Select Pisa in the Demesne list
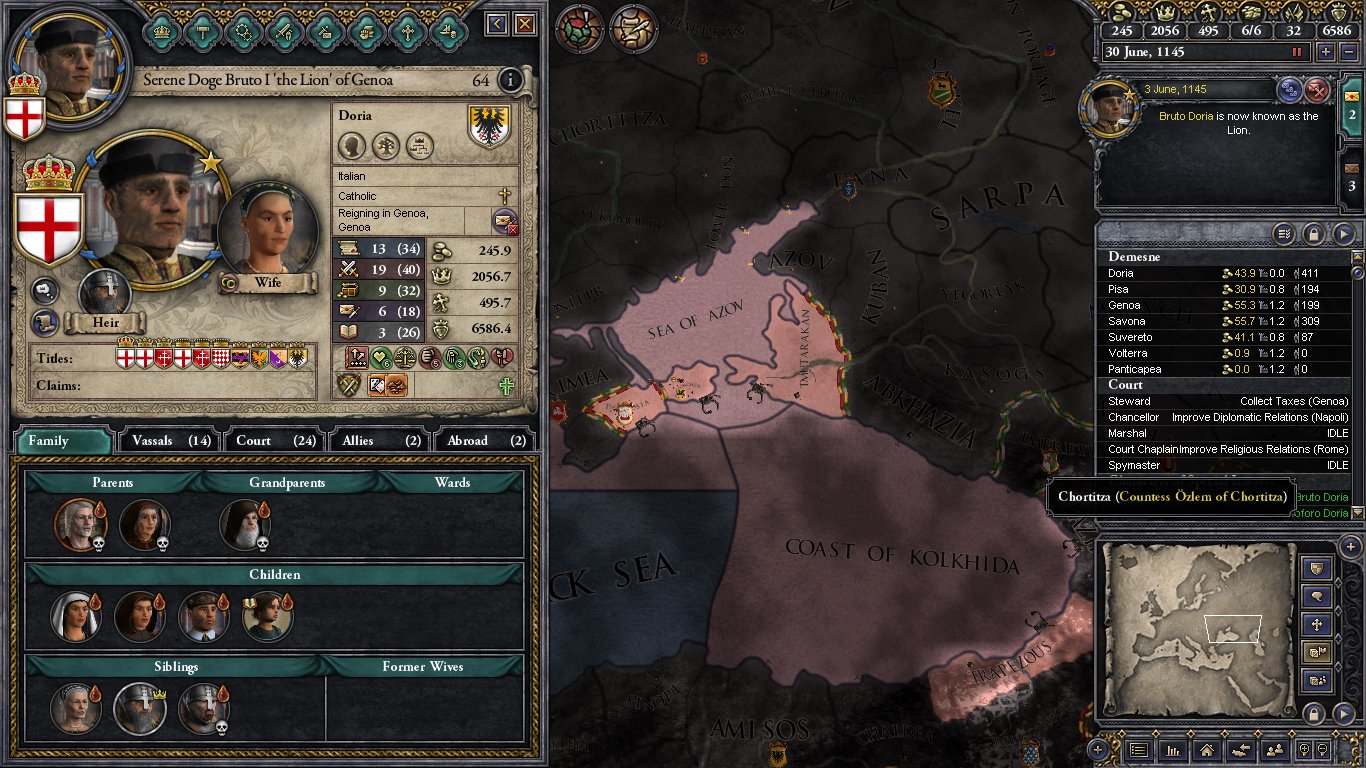Viewport: 1366px width, 768px height. 1120,289
